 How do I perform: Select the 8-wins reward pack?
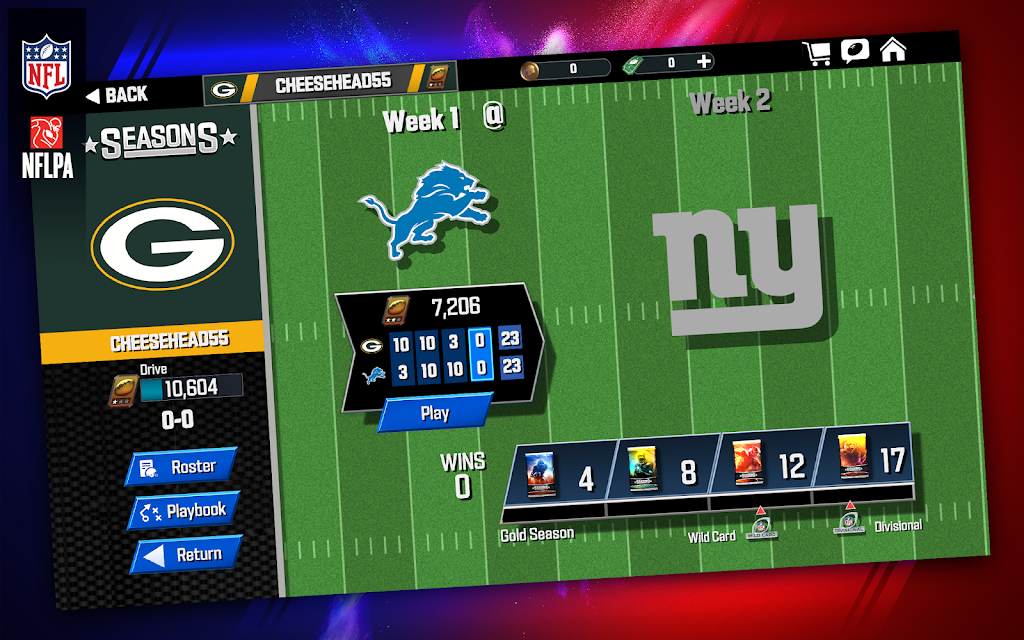pyautogui.click(x=662, y=469)
